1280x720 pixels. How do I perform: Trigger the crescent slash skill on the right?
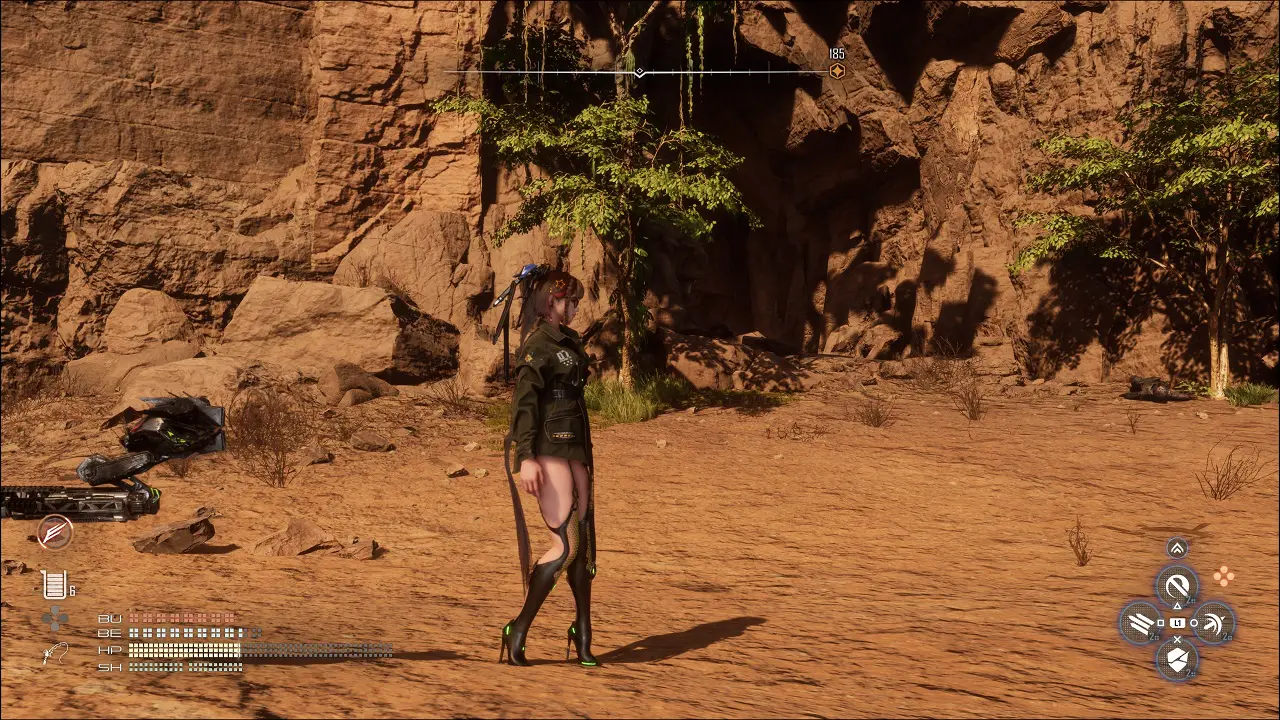click(x=1214, y=624)
